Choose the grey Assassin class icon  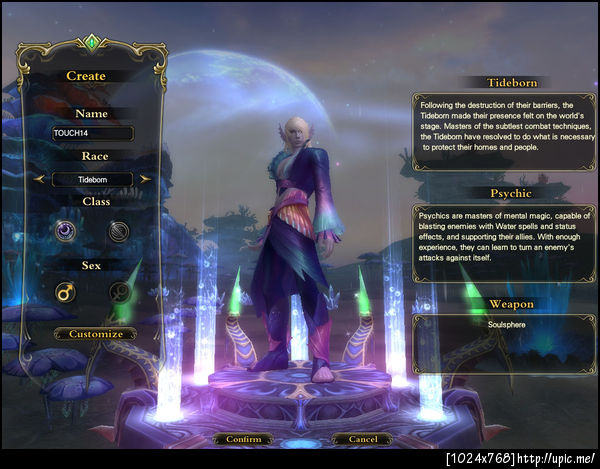pos(119,231)
